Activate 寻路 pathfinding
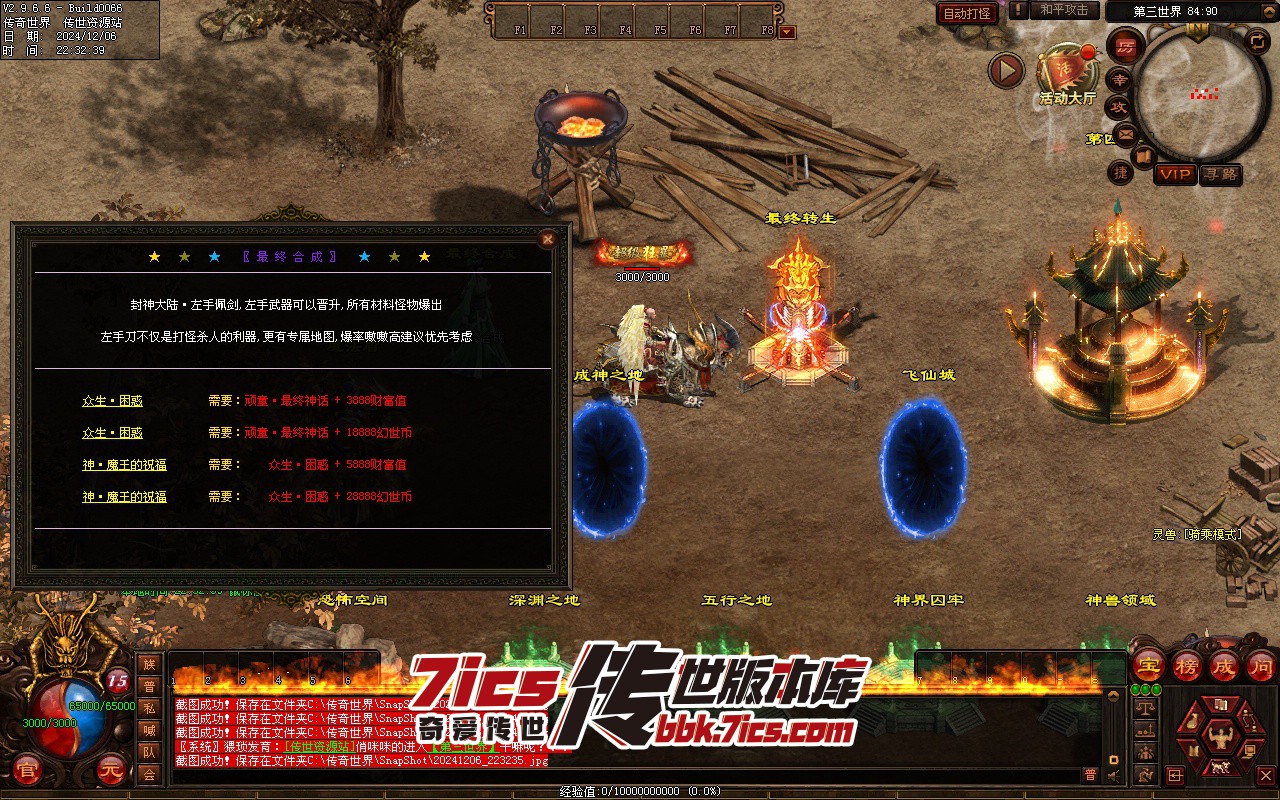Image resolution: width=1280 pixels, height=800 pixels. pyautogui.click(x=1220, y=174)
